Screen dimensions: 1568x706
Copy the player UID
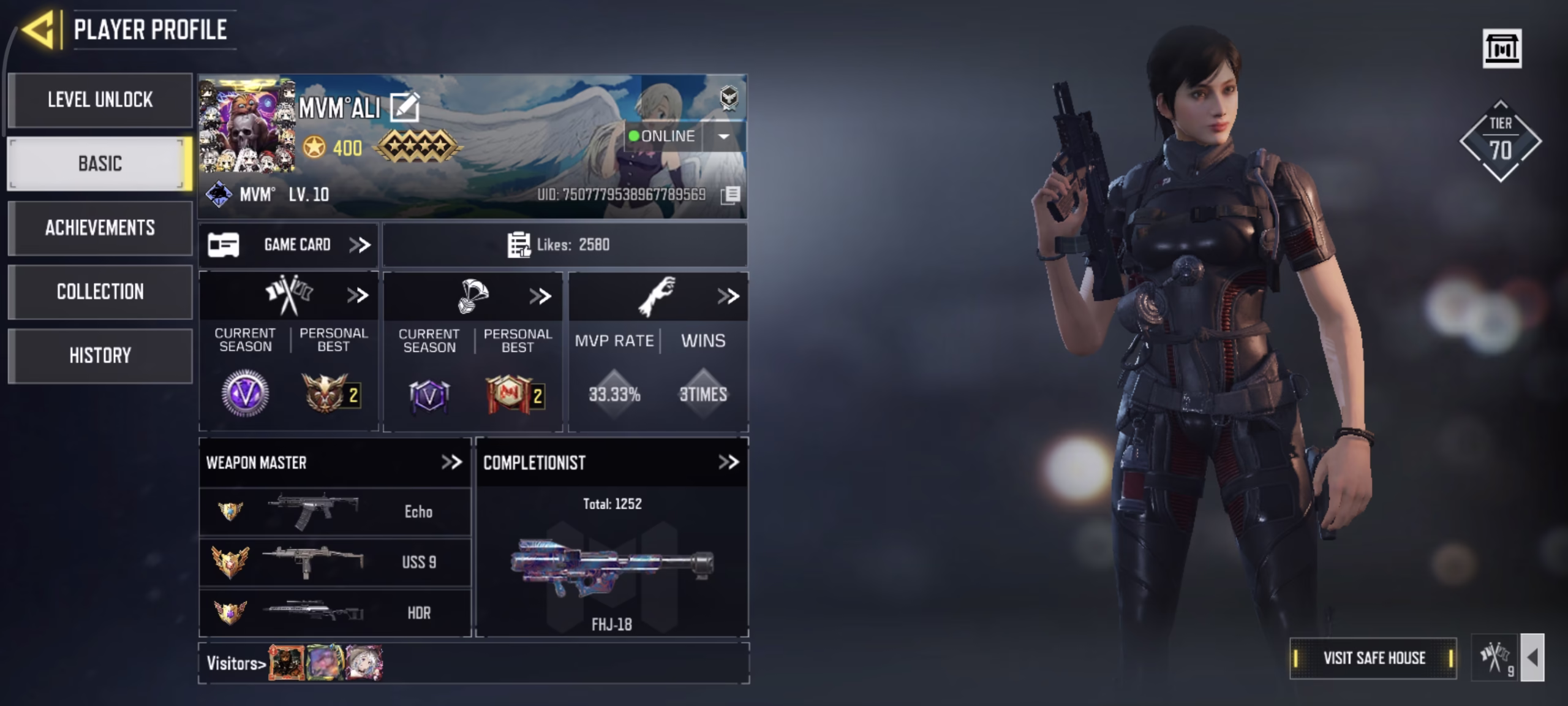pyautogui.click(x=731, y=195)
